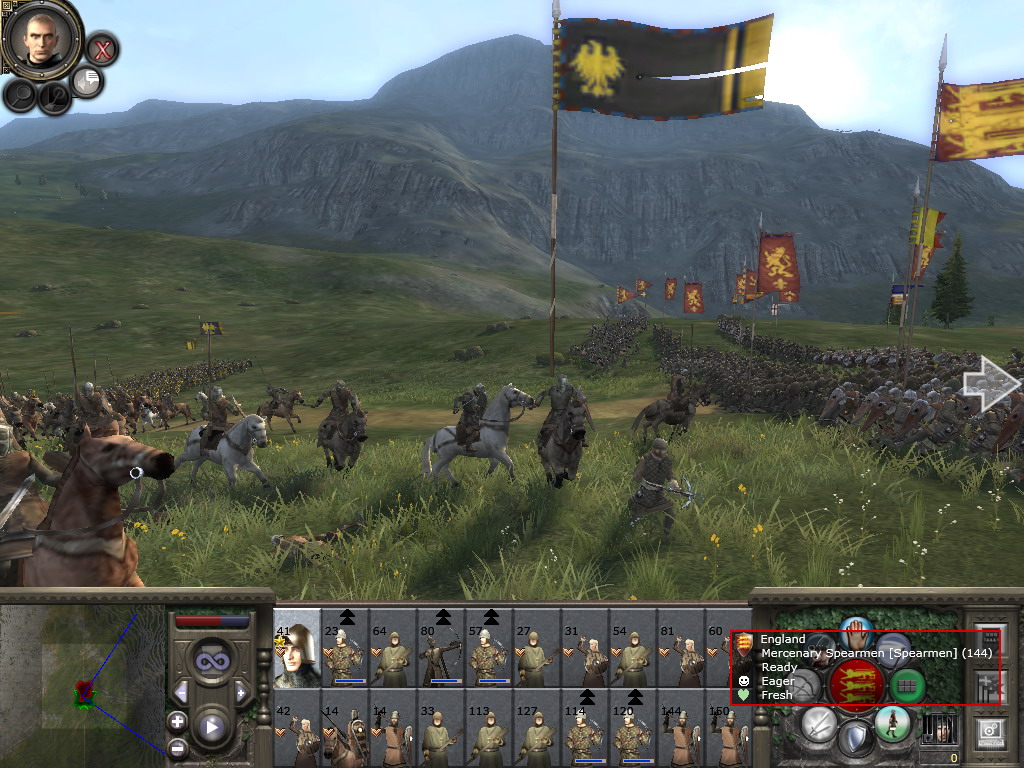Click the green formation grid button

click(x=908, y=686)
